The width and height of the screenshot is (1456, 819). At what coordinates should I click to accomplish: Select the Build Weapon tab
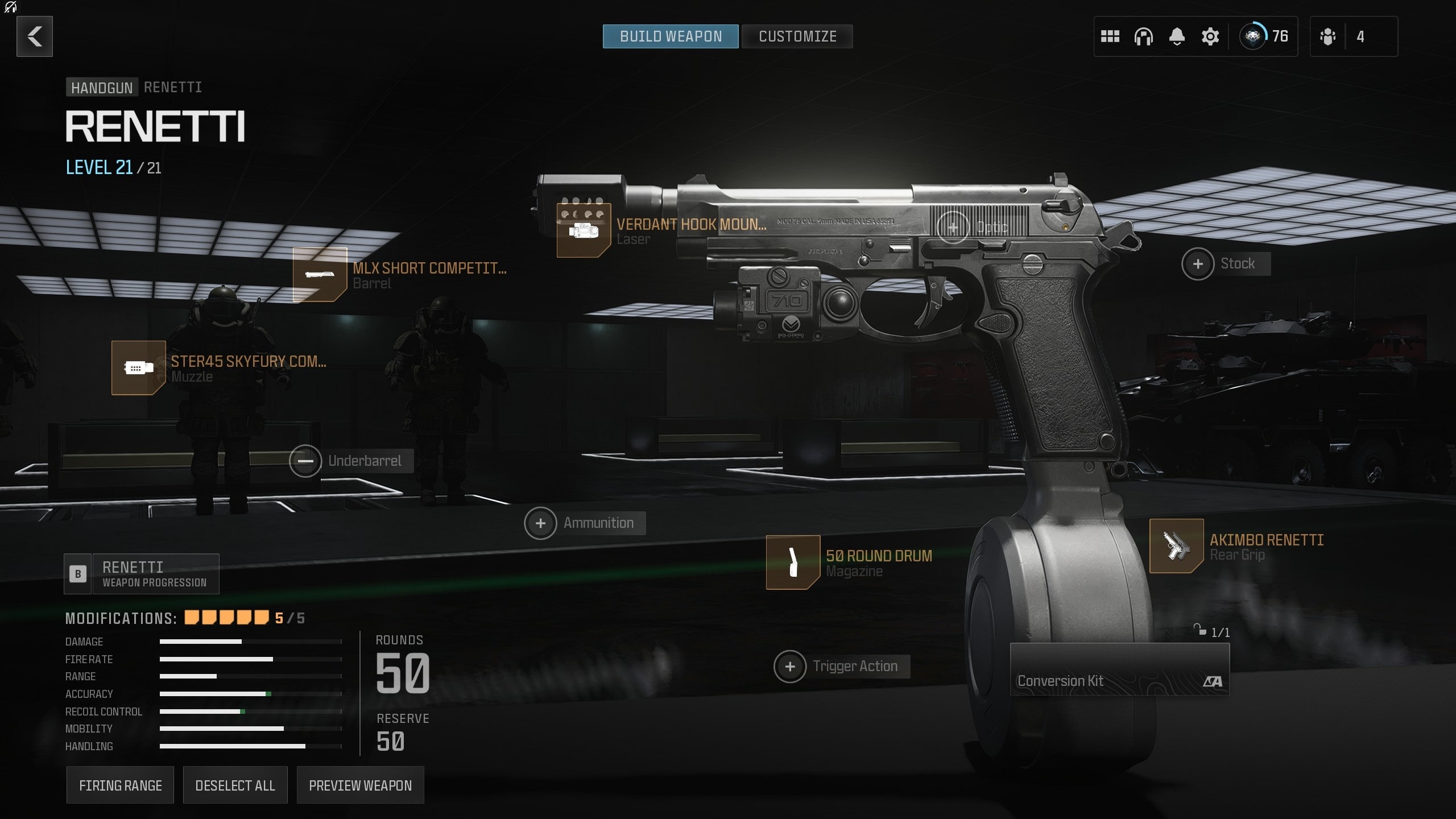click(671, 36)
